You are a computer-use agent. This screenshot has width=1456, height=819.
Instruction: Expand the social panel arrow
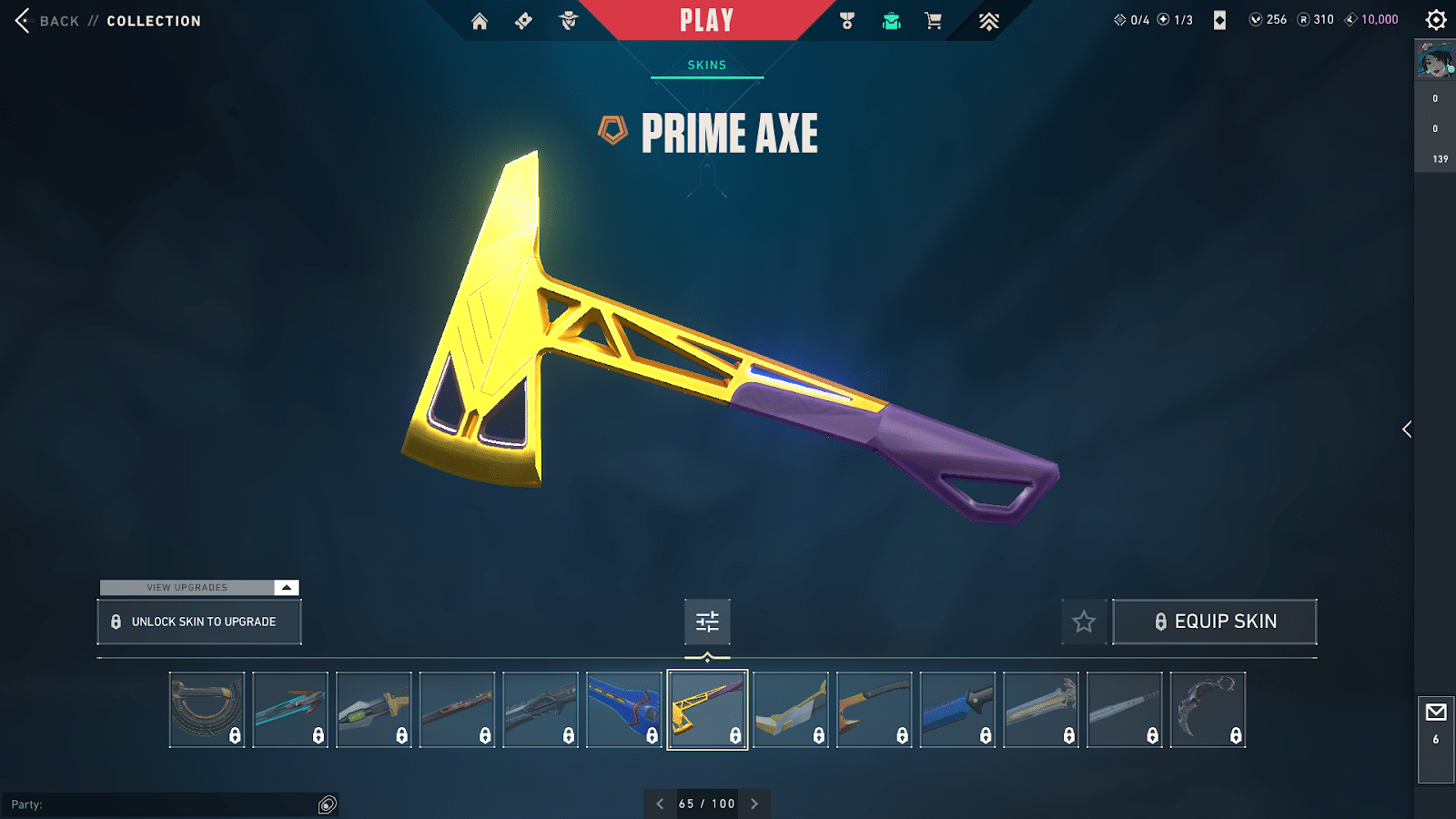click(x=1407, y=430)
